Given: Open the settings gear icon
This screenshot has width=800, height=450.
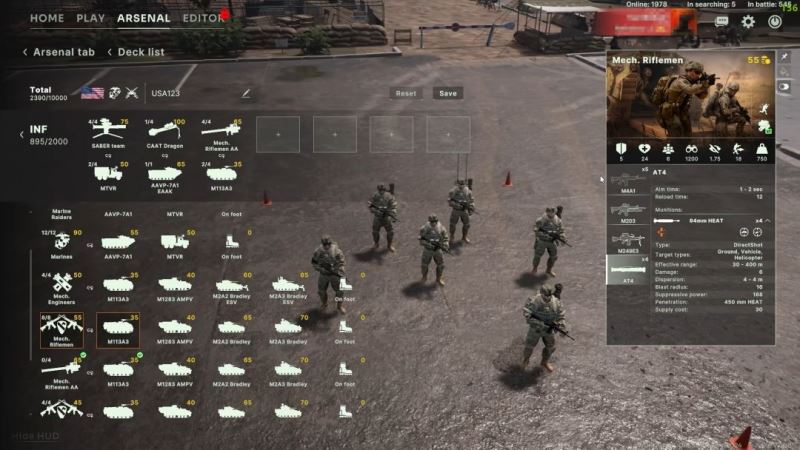Looking at the screenshot, I should click(748, 21).
